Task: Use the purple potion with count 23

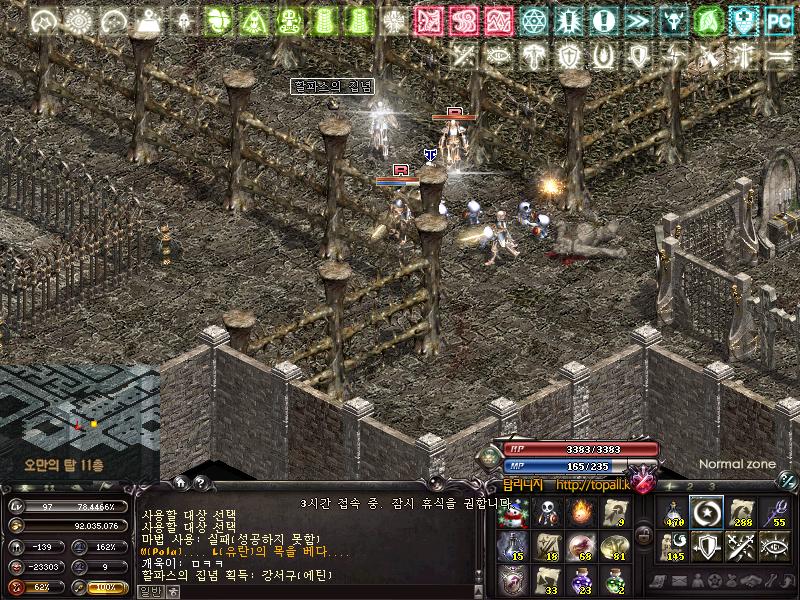Action: coord(581,580)
